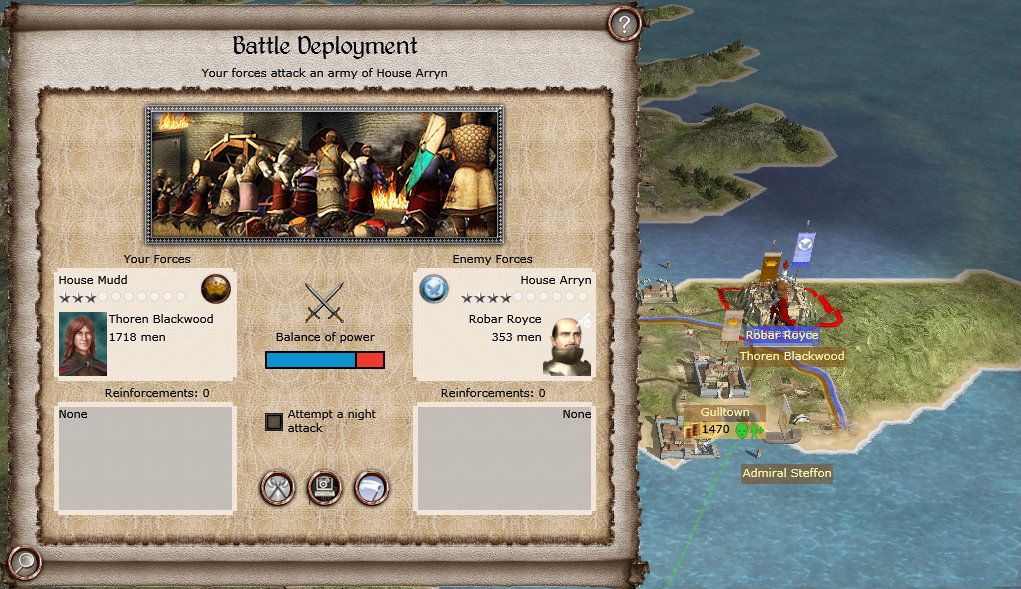
Task: Fight the battle with crossed axes button
Action: click(276, 488)
